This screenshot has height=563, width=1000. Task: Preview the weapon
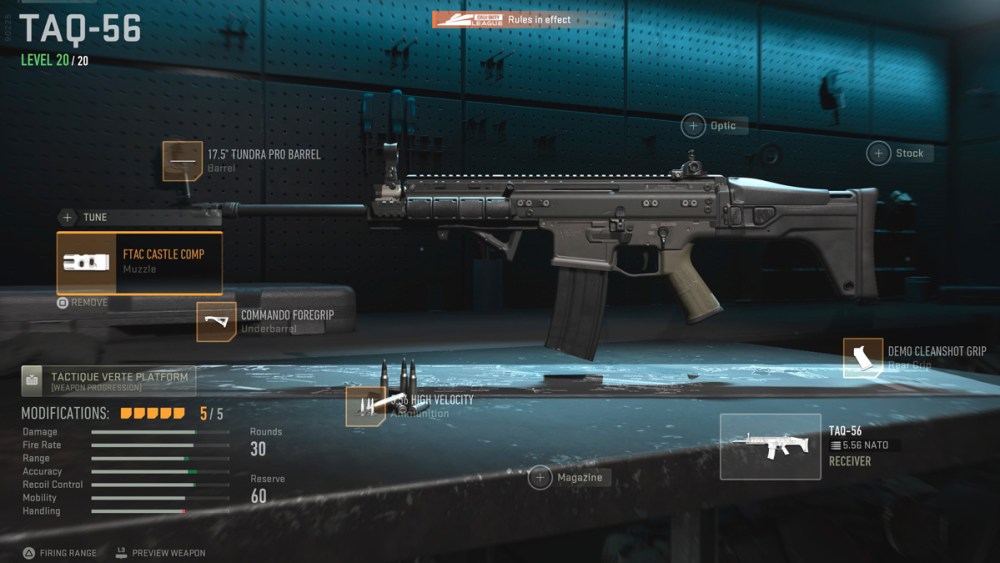coord(160,552)
